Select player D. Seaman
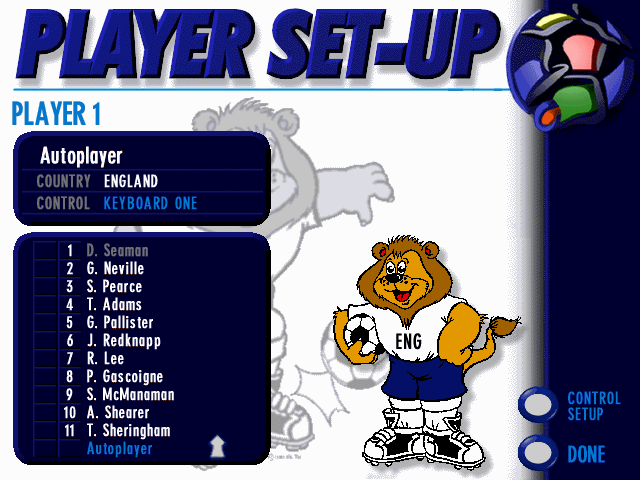640x480 pixels. (117, 251)
